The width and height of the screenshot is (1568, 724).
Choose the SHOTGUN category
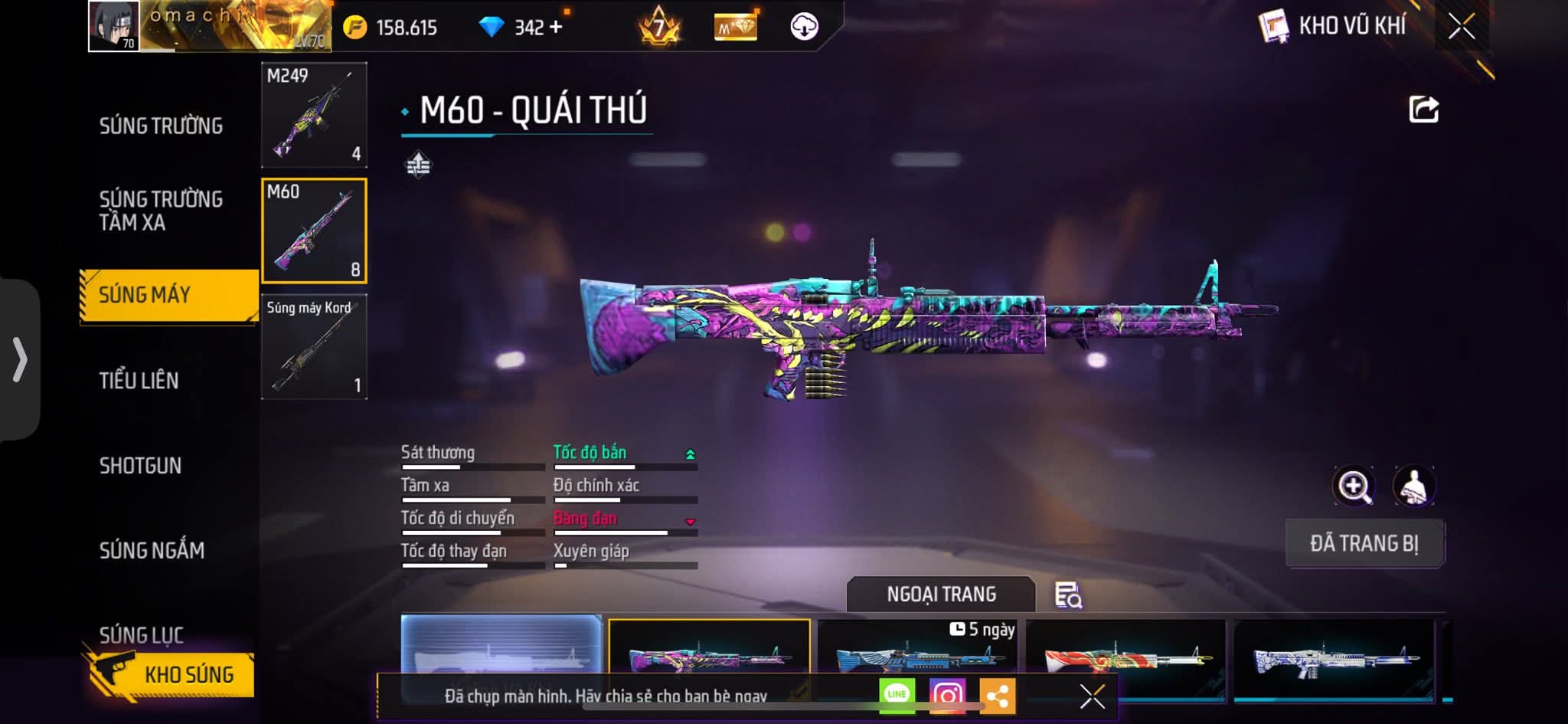tap(140, 466)
